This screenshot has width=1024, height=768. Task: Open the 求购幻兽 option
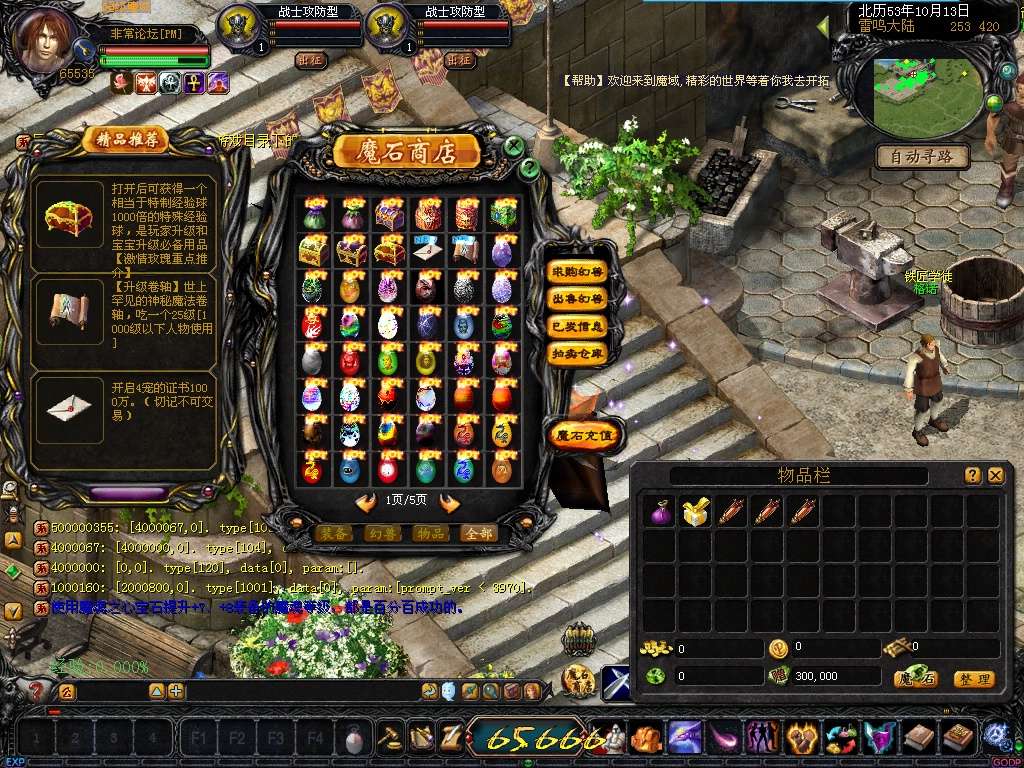click(x=578, y=272)
